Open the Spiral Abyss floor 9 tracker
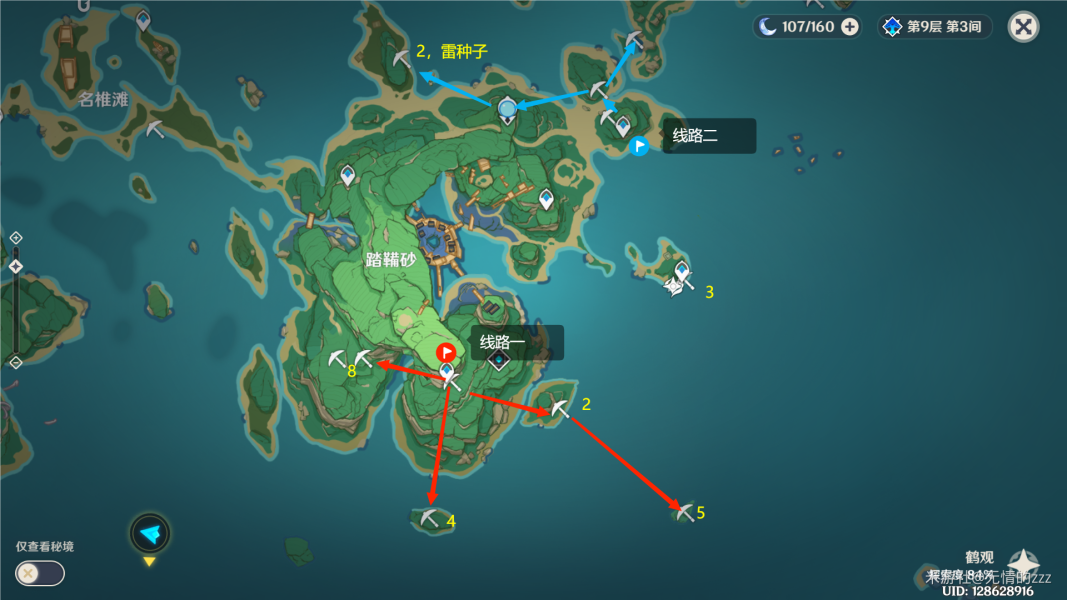Screen dimensions: 1067x600 pos(934,27)
